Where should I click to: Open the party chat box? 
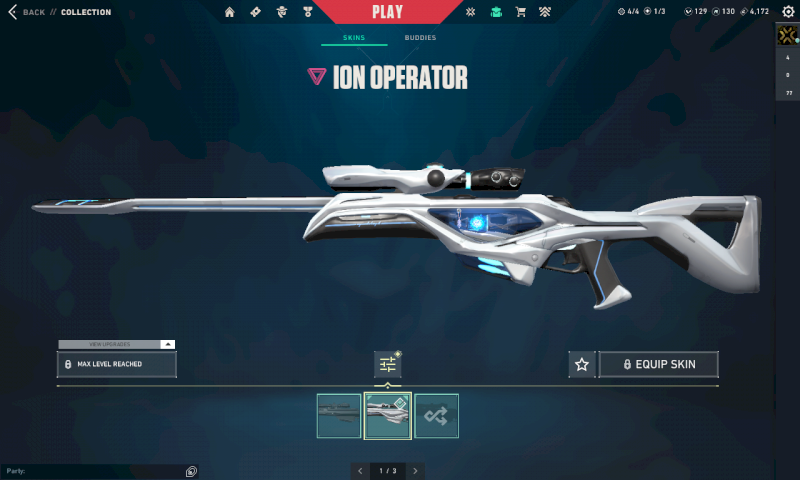95,470
